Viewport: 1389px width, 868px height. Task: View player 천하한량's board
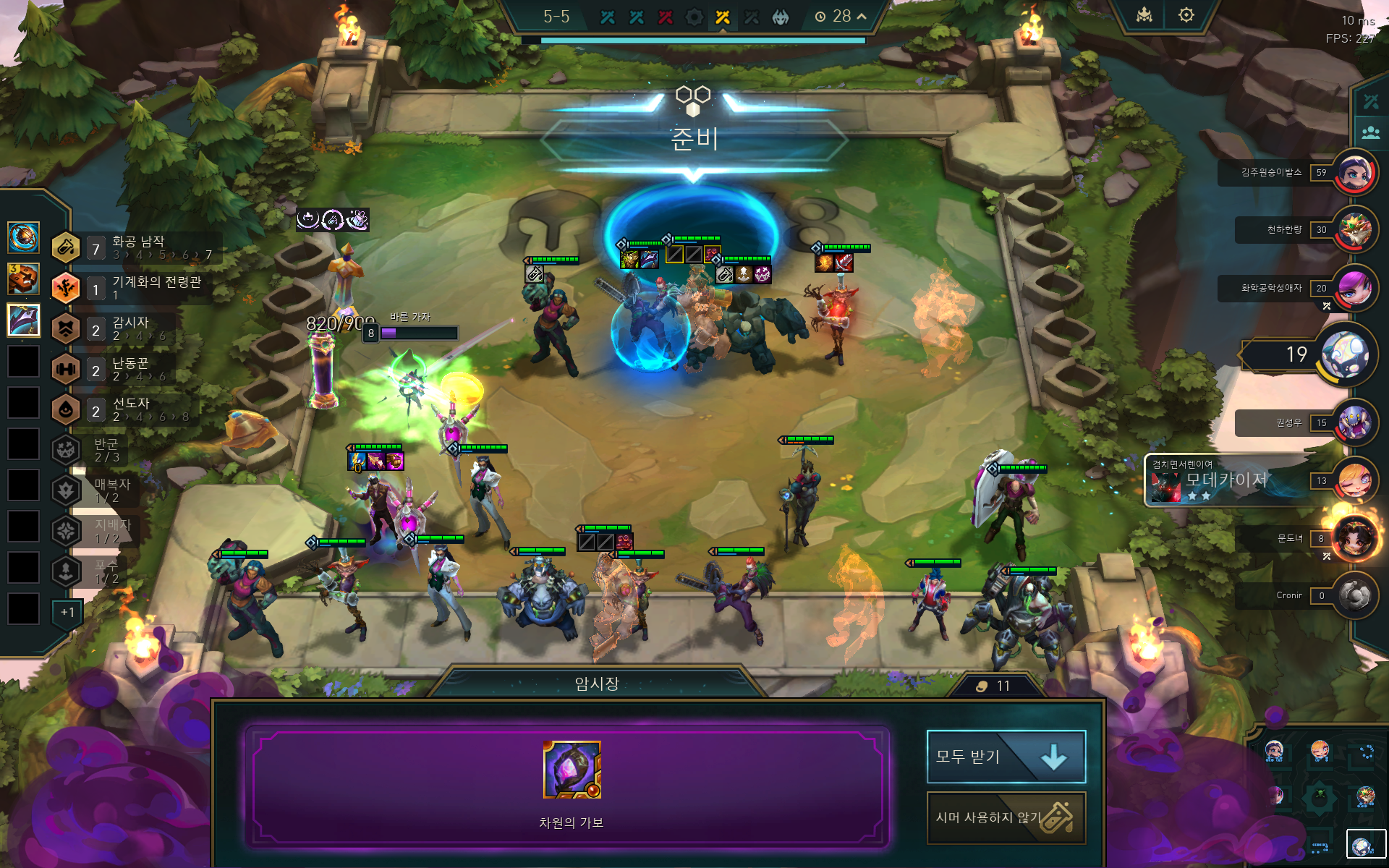click(1355, 230)
